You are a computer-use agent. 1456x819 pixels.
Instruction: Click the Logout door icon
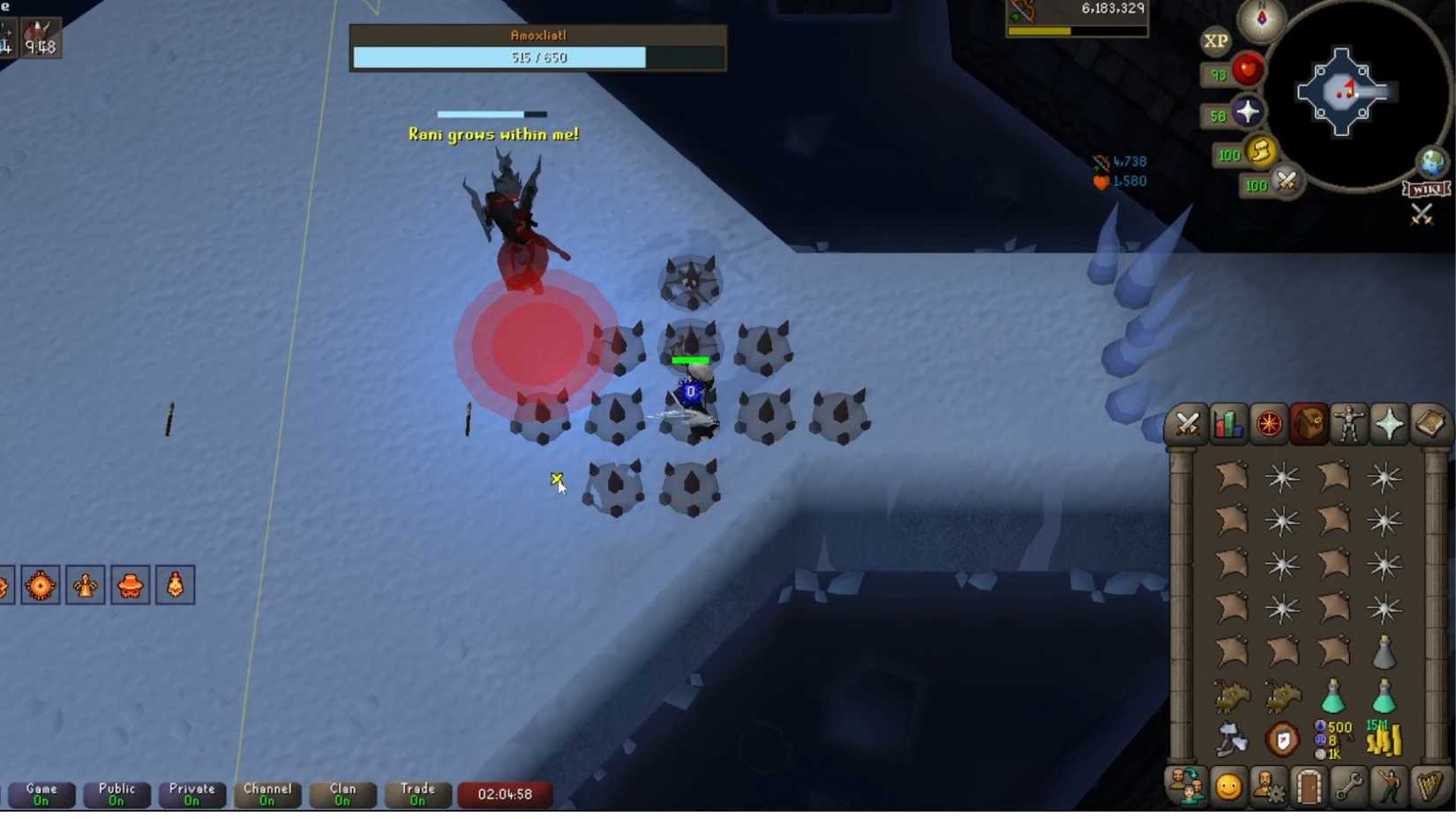(1308, 785)
